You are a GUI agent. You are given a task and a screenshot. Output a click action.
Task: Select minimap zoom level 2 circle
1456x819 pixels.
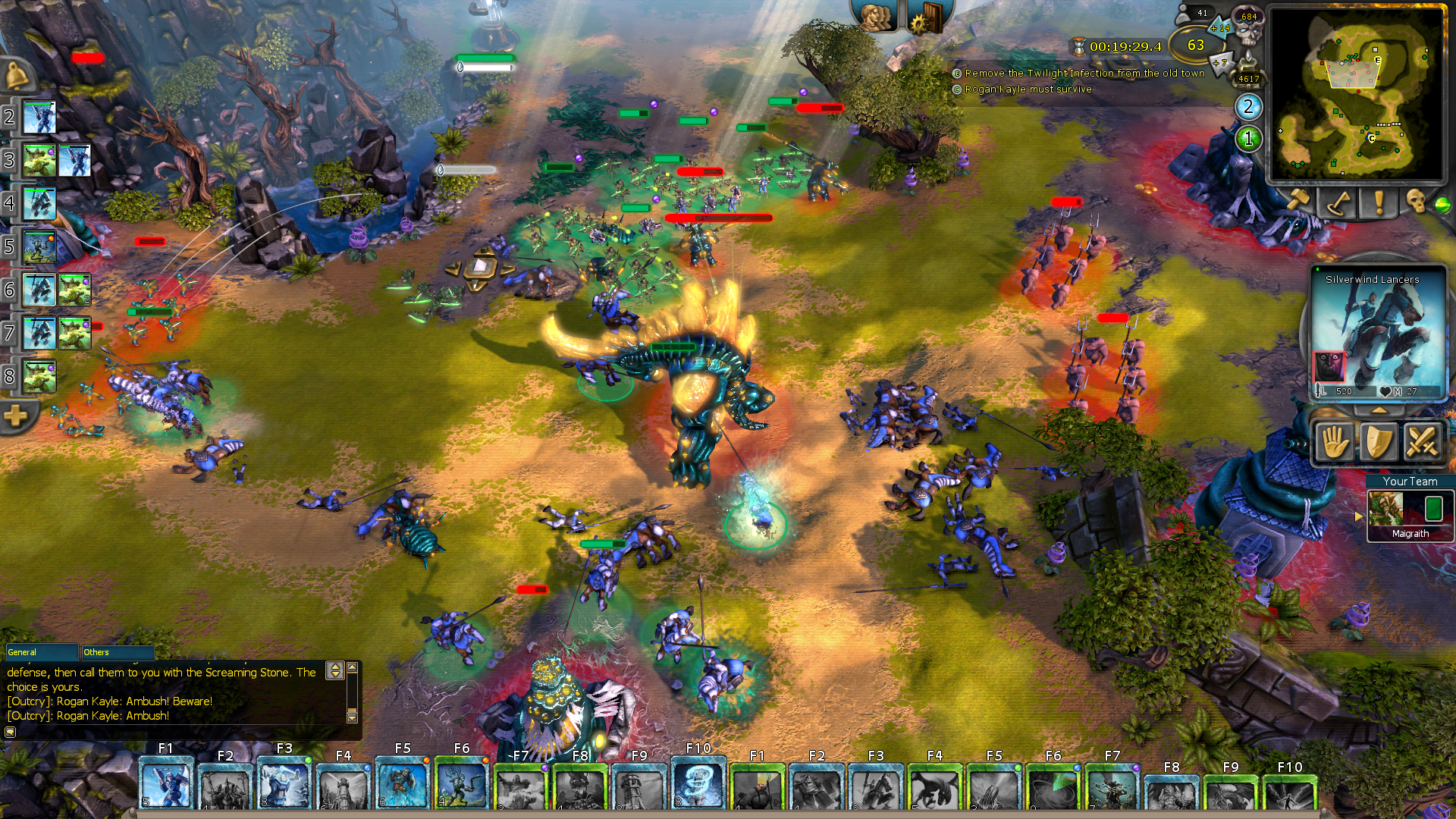click(1247, 107)
